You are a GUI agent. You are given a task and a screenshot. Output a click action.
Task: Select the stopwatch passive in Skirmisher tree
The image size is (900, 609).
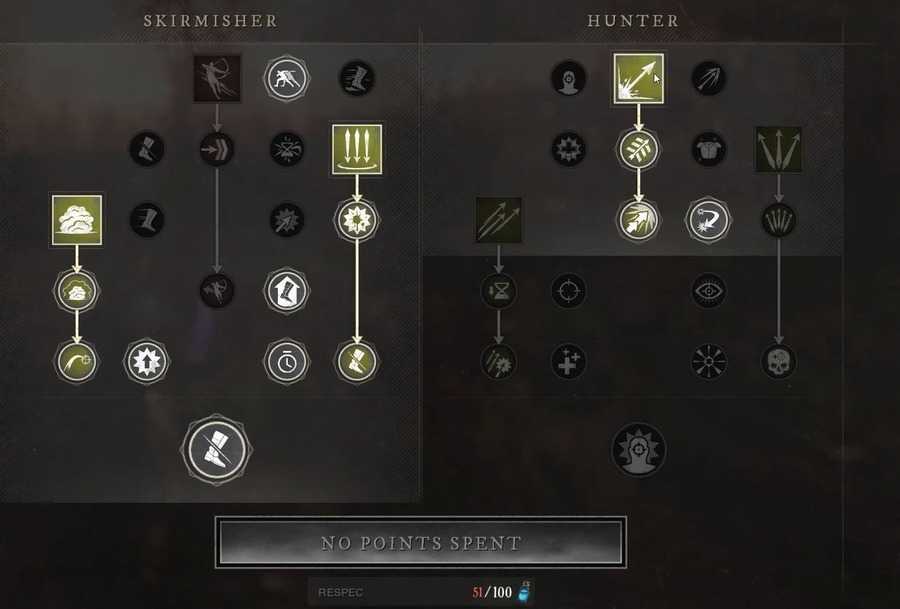pyautogui.click(x=287, y=361)
